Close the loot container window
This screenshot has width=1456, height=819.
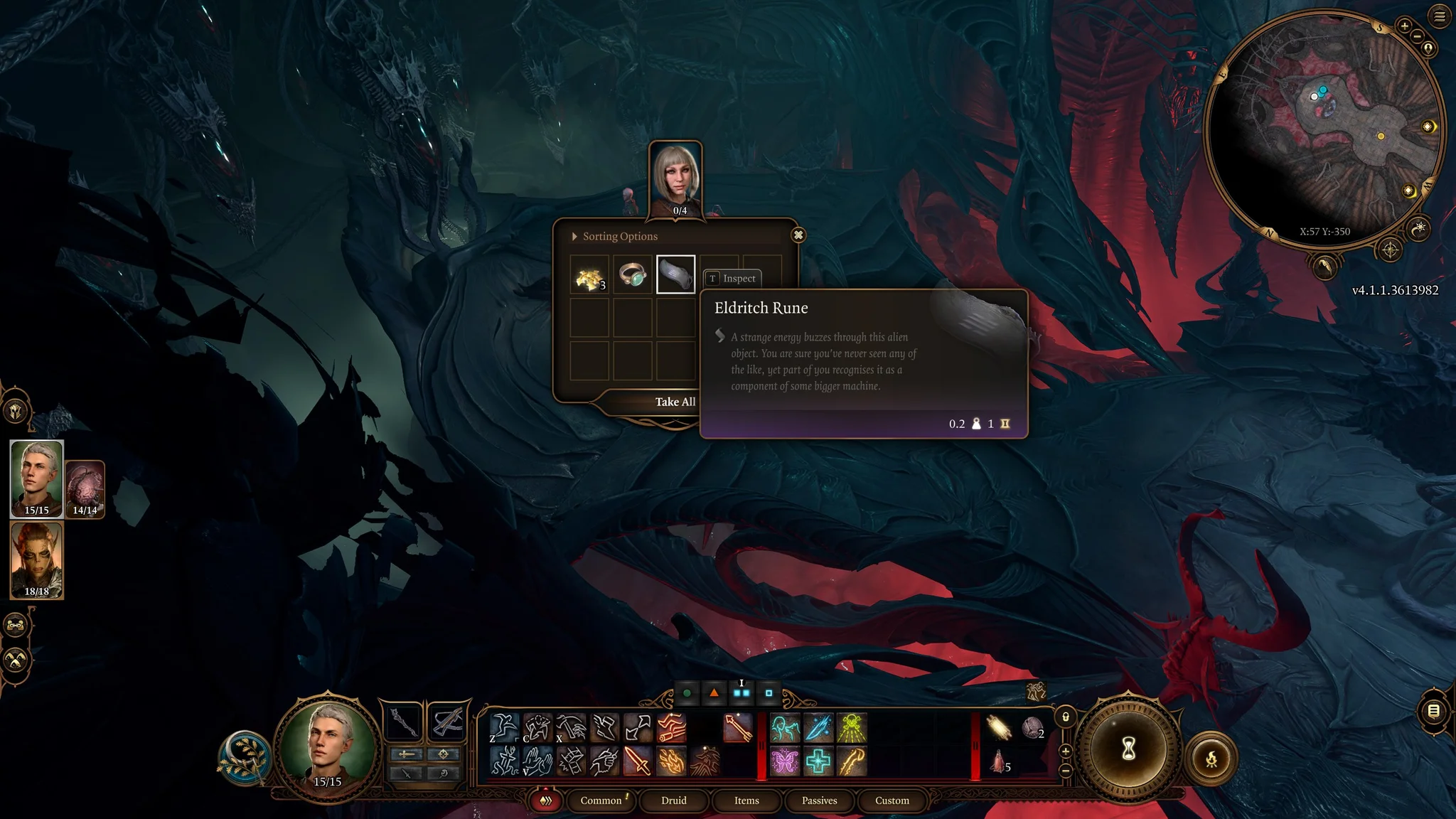pos(798,235)
